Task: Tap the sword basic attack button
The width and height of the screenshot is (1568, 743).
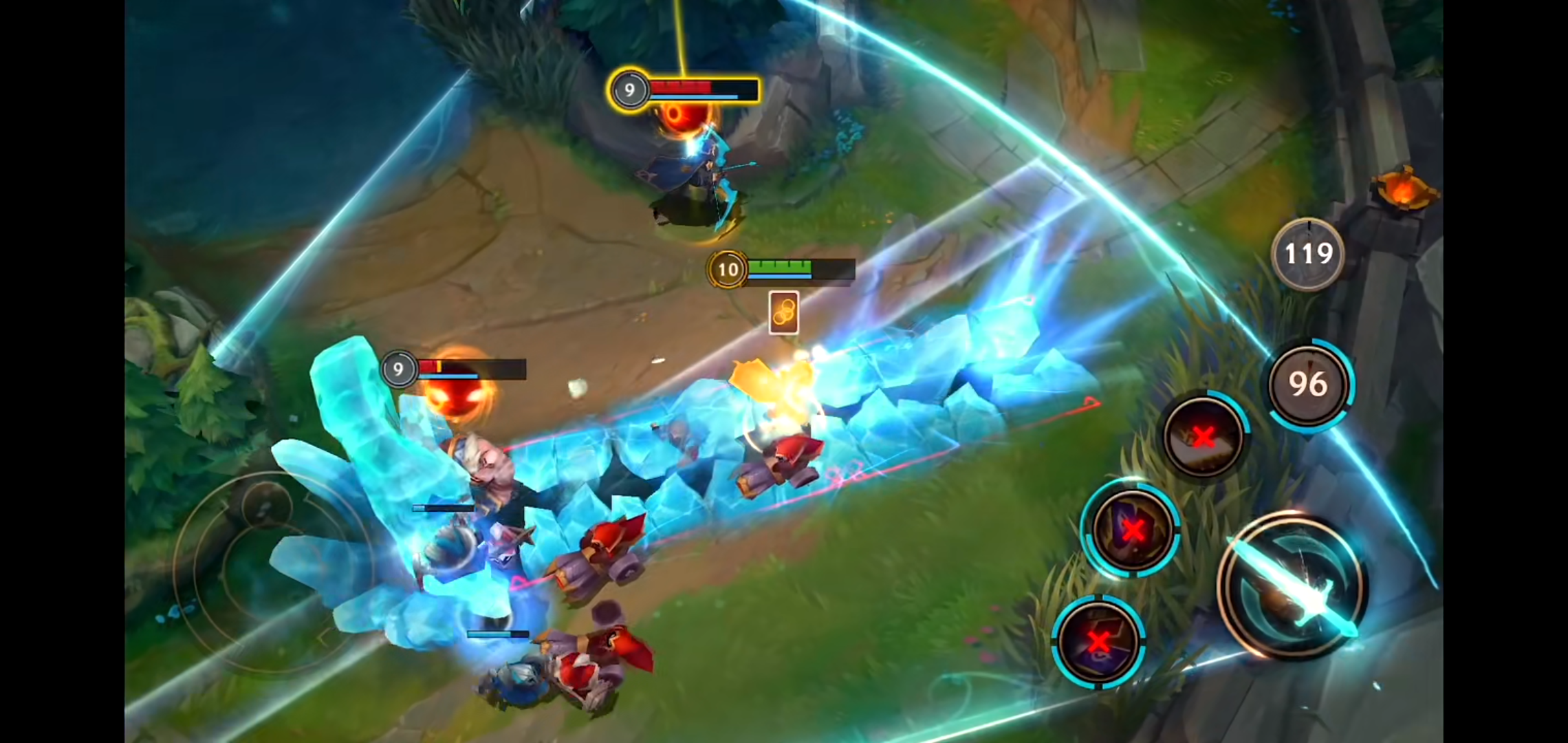Action: 1292,586
